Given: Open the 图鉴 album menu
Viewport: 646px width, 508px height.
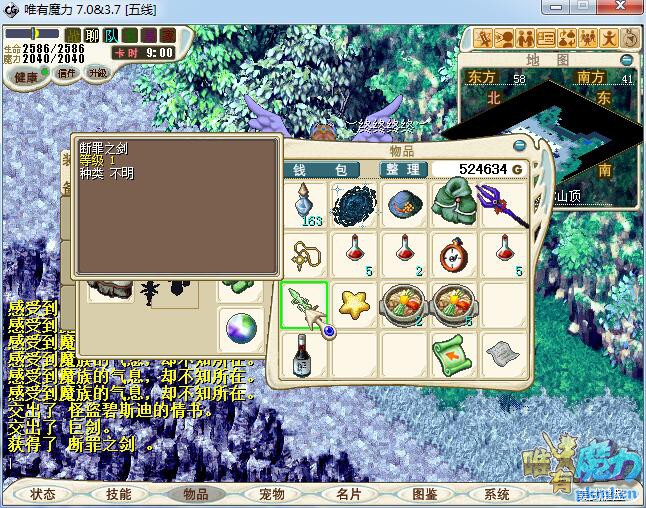Looking at the screenshot, I should (x=424, y=494).
